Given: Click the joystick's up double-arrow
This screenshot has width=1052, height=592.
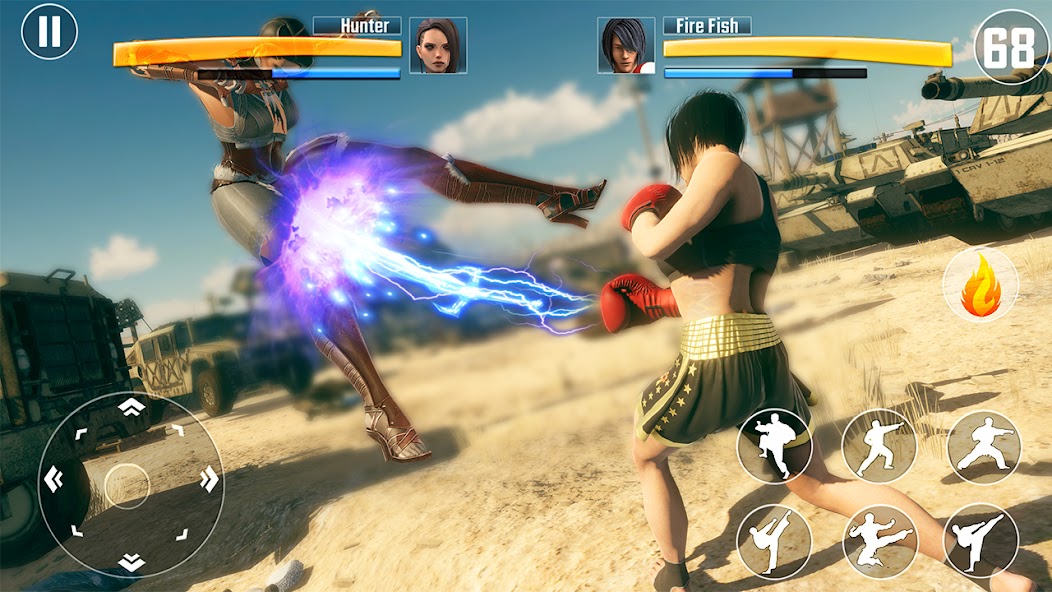Looking at the screenshot, I should click(x=131, y=407).
